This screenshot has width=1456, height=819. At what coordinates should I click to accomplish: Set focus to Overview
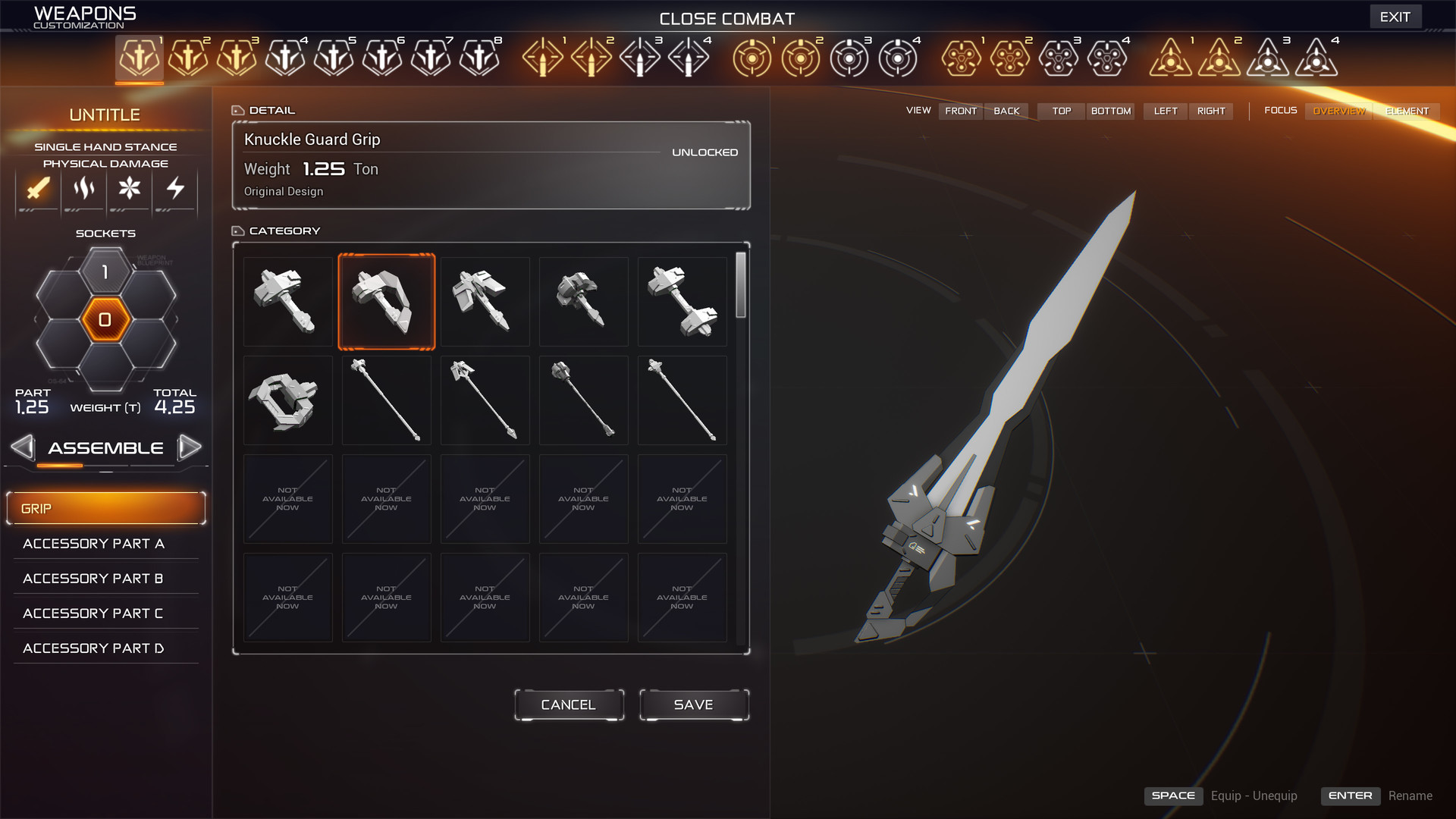1338,111
